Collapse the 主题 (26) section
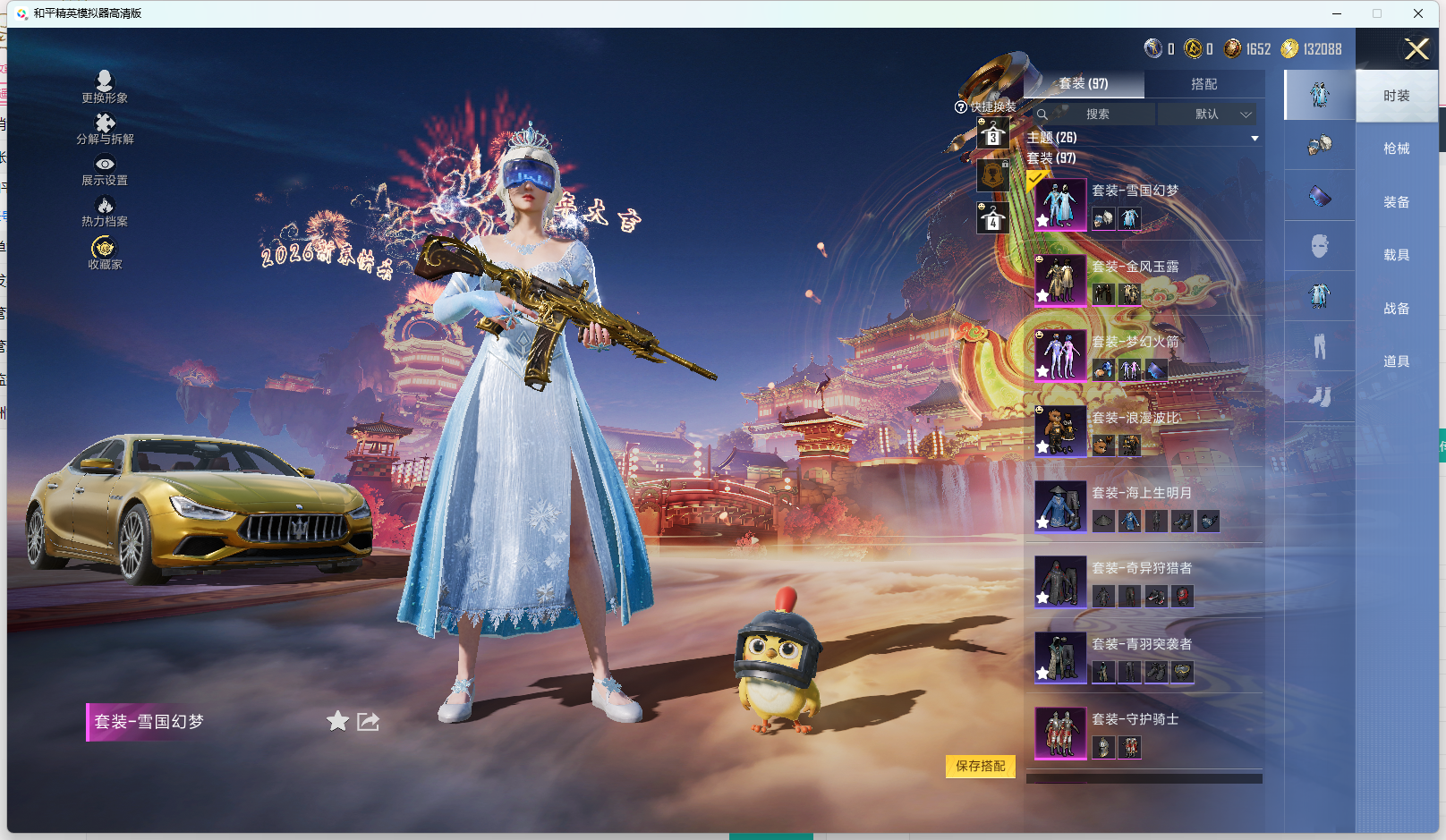This screenshot has width=1446, height=840. point(1253,137)
